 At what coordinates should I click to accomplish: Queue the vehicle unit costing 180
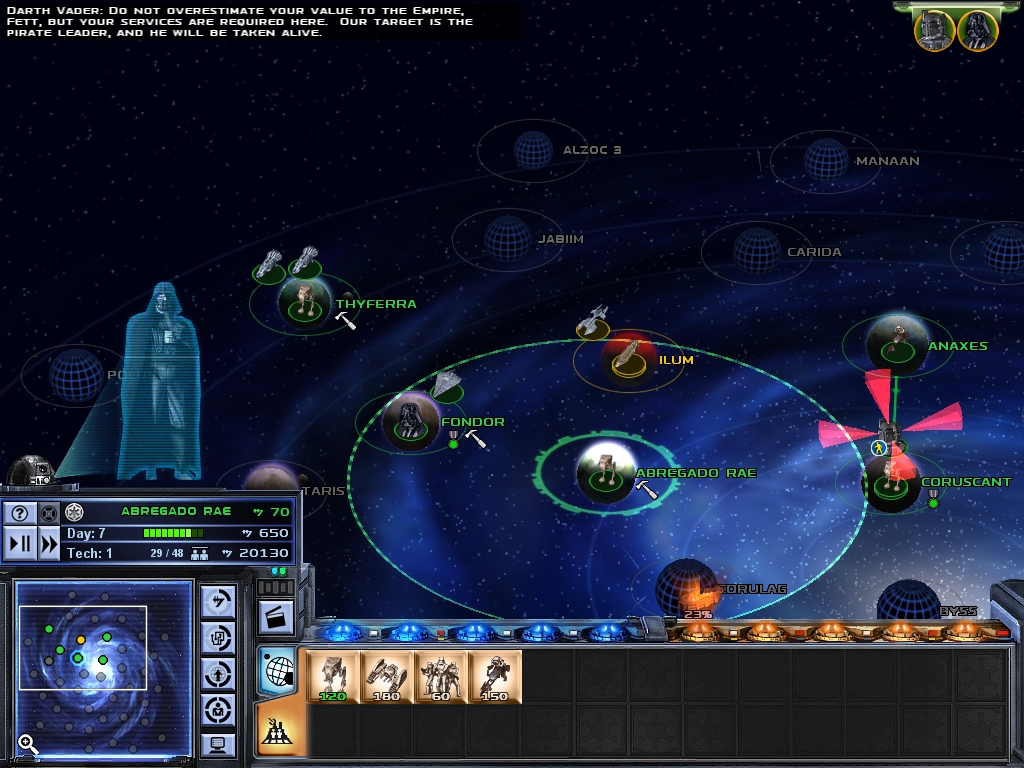[387, 677]
